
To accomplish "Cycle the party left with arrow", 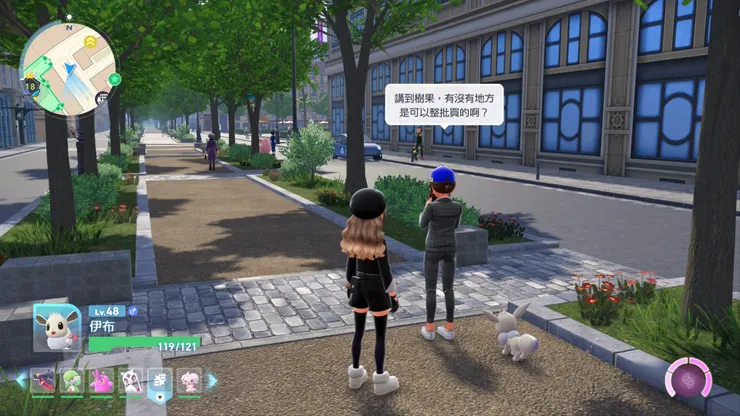I will pos(20,380).
